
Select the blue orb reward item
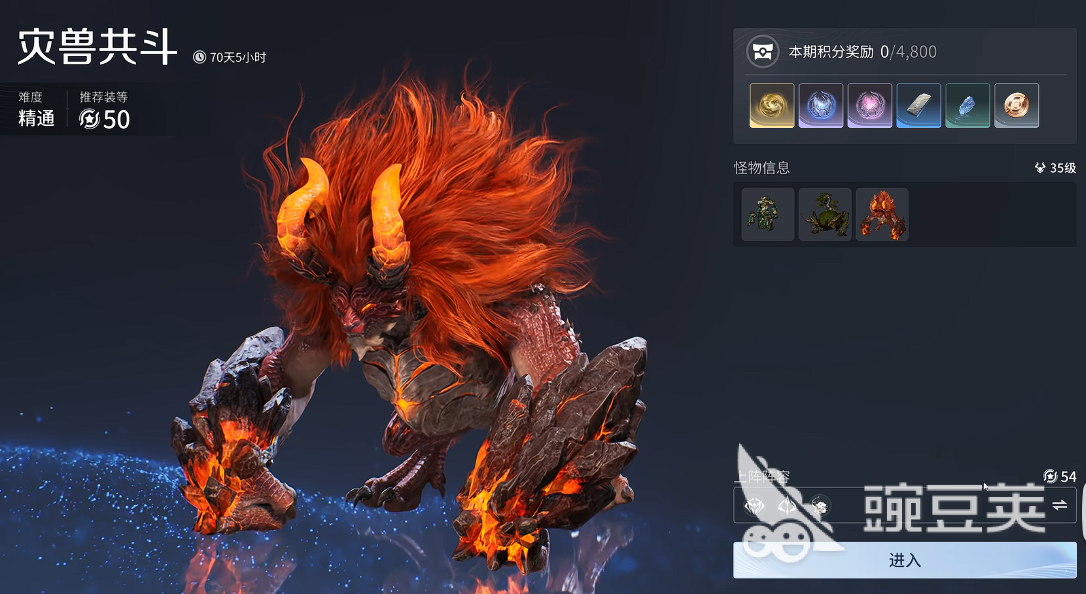click(x=821, y=105)
